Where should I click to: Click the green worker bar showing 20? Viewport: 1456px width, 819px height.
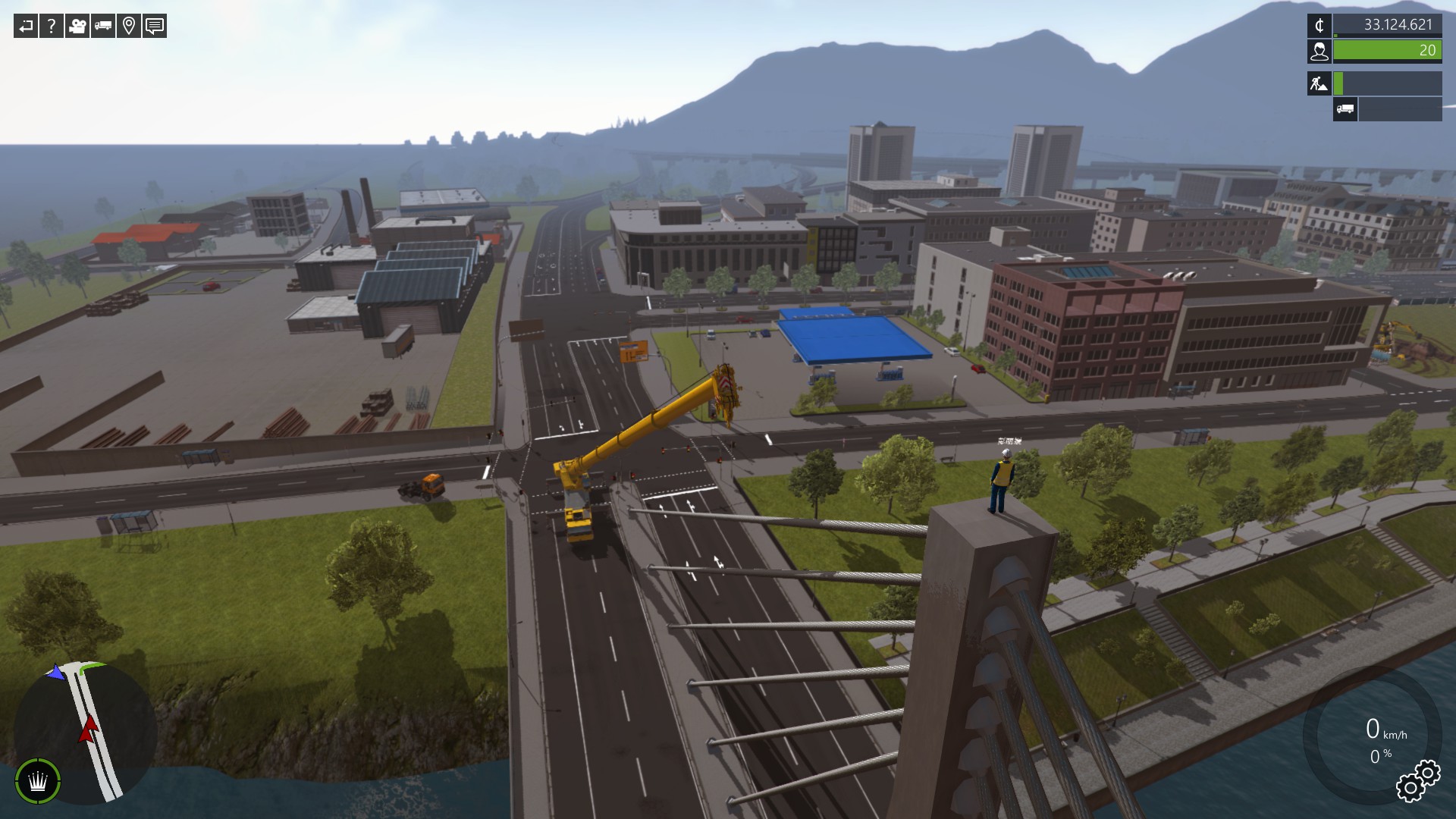pyautogui.click(x=1388, y=52)
